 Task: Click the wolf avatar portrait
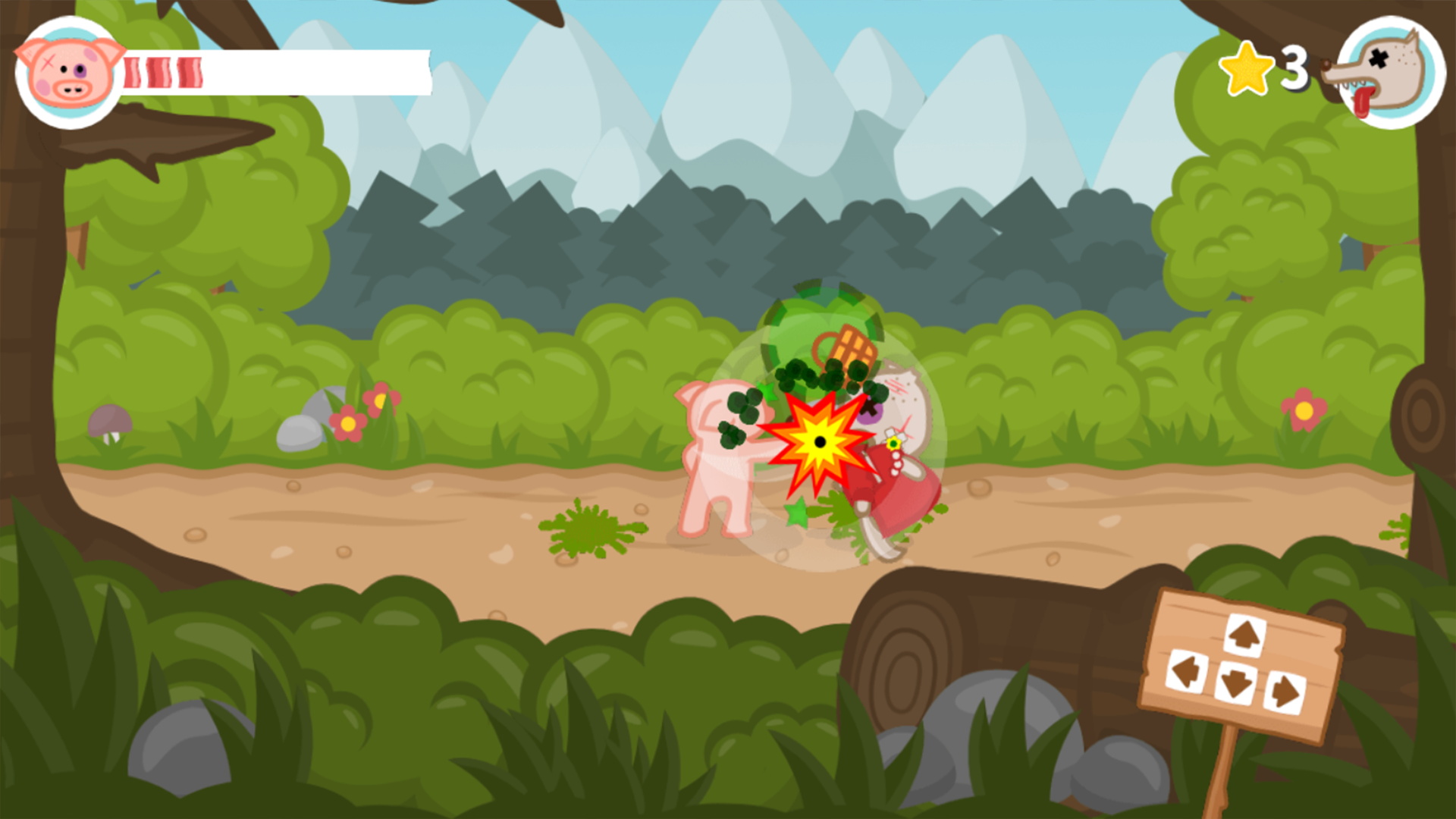(1394, 72)
